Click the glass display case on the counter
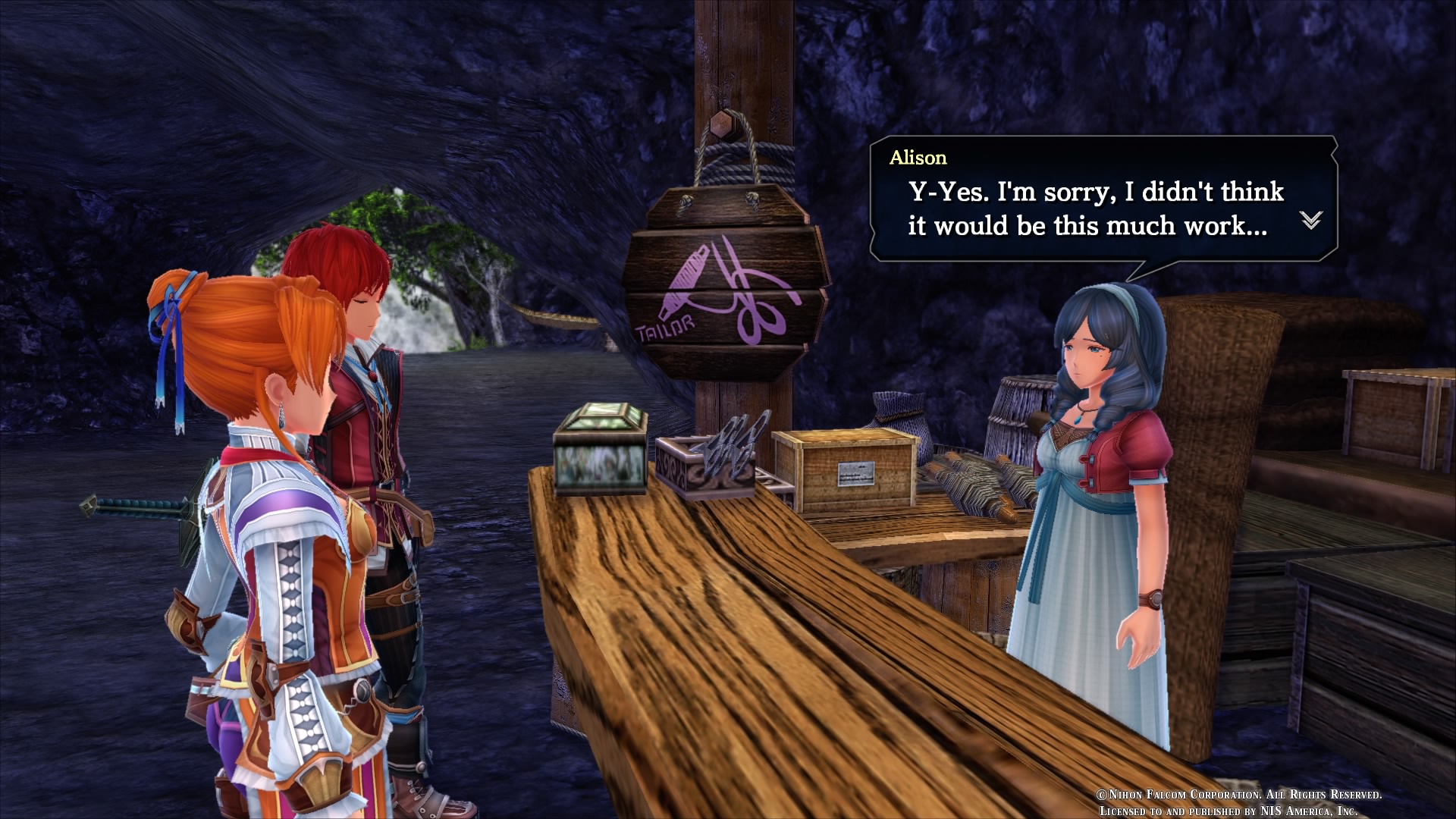The image size is (1456, 819). pyautogui.click(x=599, y=447)
